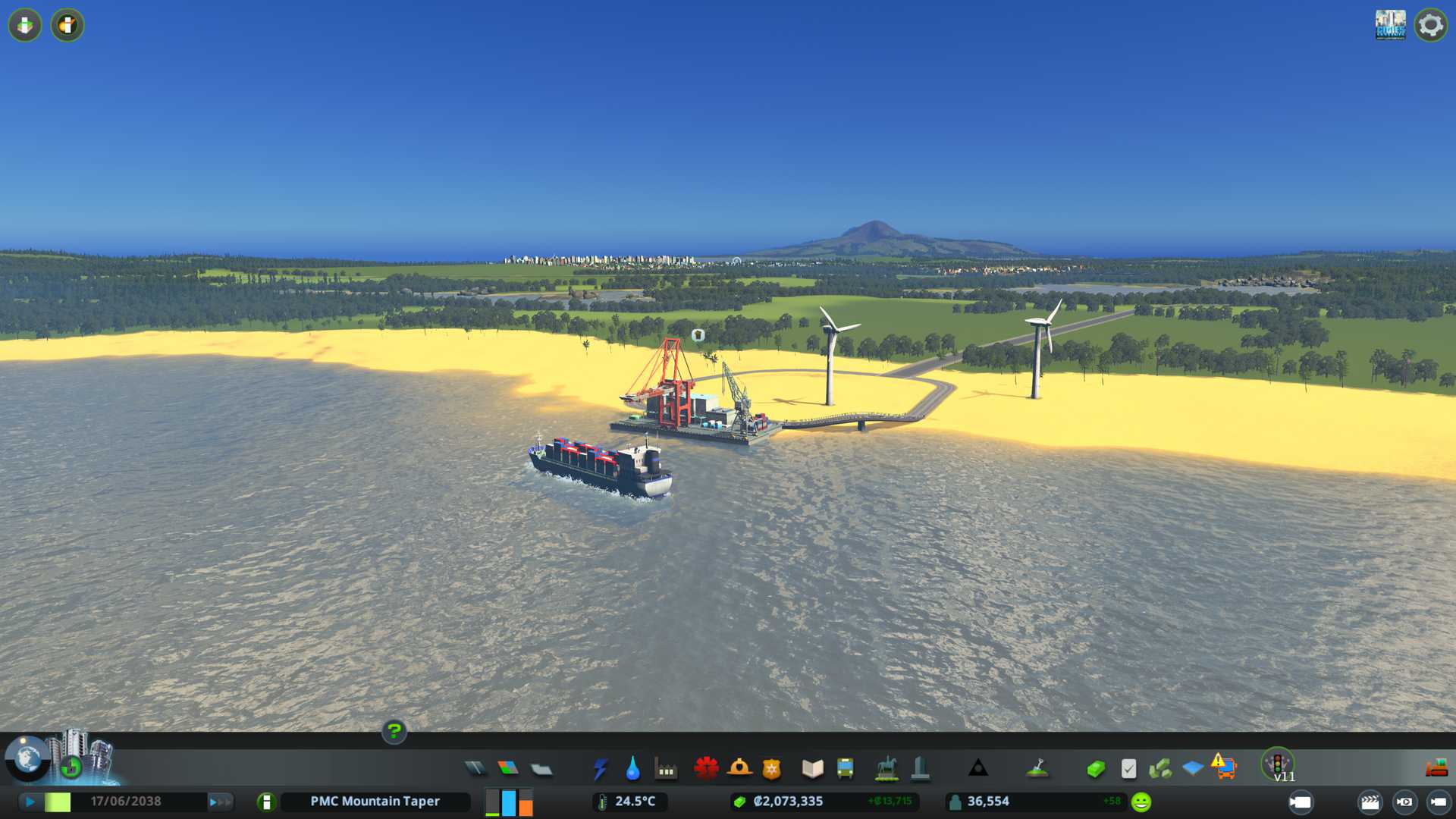Screen dimensions: 1456x819
Task: Toggle the simulation play/pause button
Action: click(30, 802)
